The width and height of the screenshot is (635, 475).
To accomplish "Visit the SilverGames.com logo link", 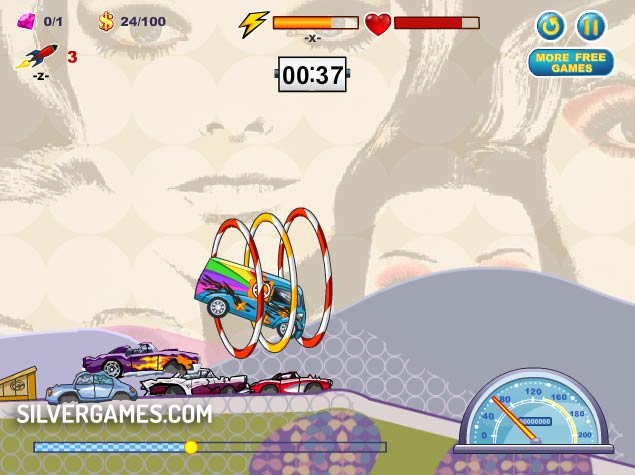I will (x=114, y=413).
